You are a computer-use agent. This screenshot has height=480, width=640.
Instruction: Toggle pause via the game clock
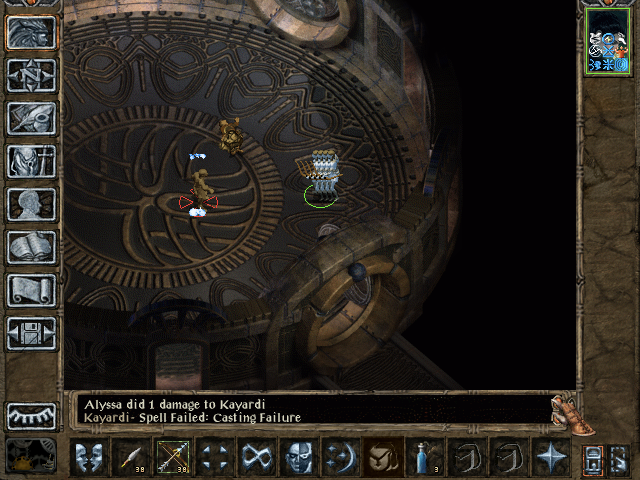(32, 456)
